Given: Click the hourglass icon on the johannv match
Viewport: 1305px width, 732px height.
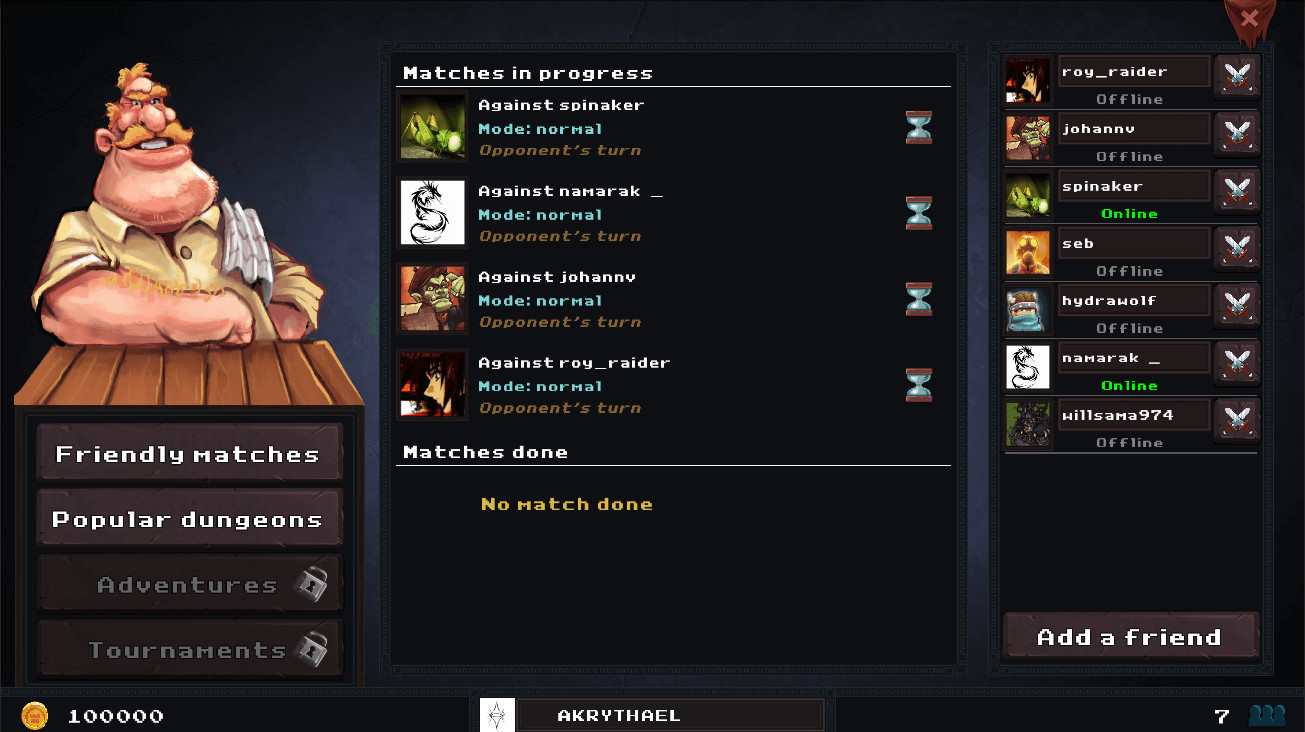Looking at the screenshot, I should (x=918, y=298).
